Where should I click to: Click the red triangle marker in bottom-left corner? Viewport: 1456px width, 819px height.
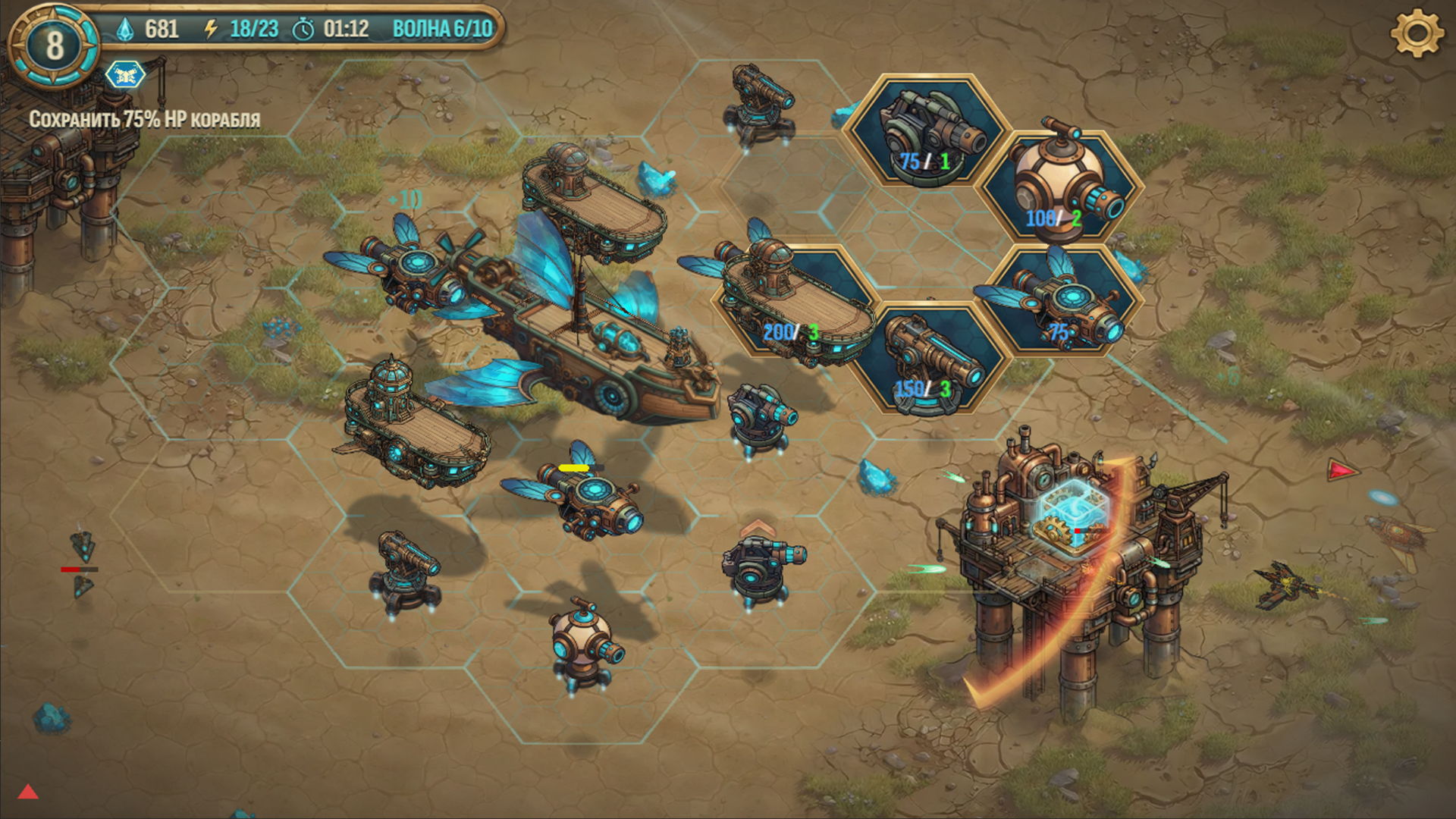28,792
